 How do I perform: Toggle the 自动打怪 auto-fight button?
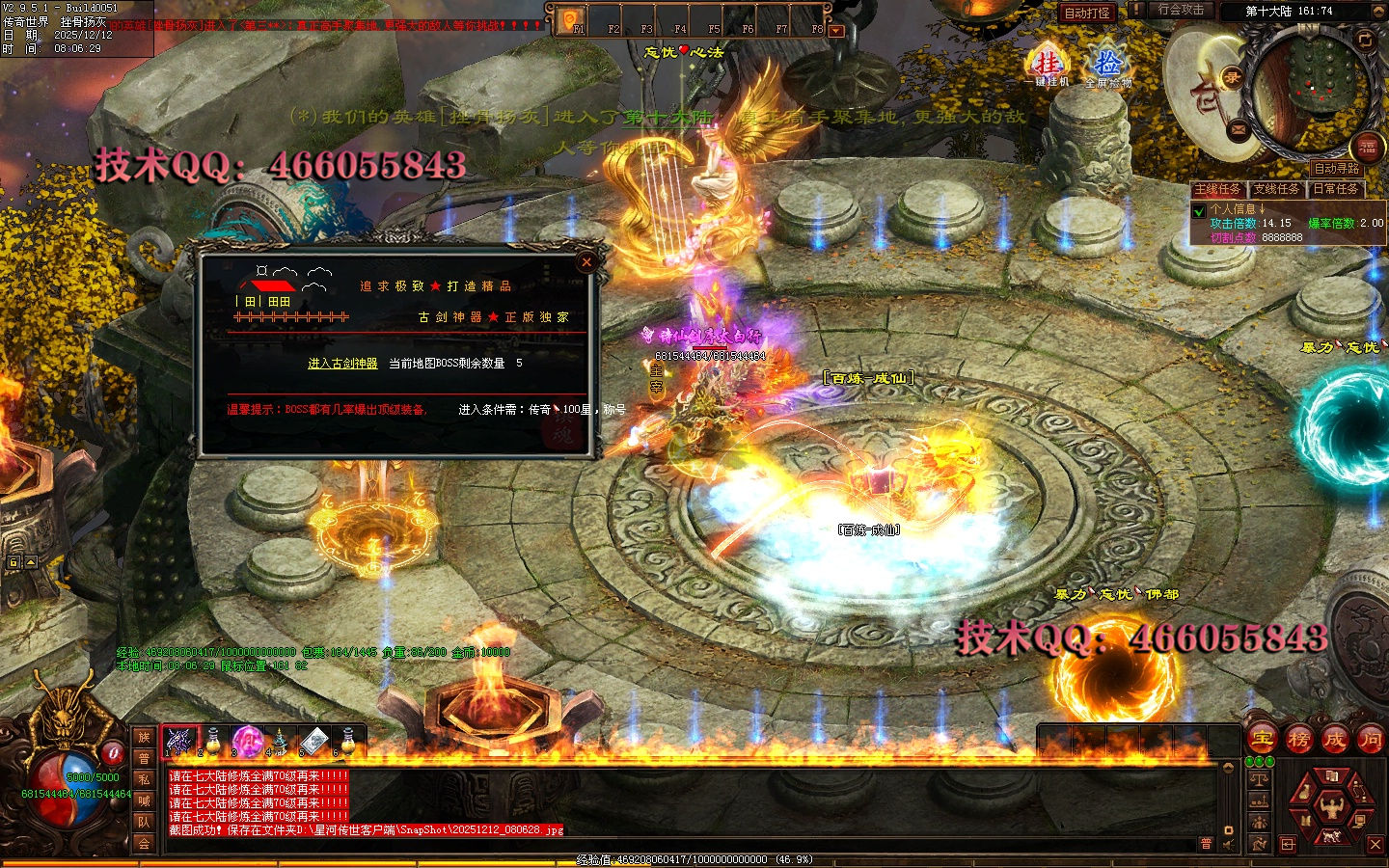1087,13
